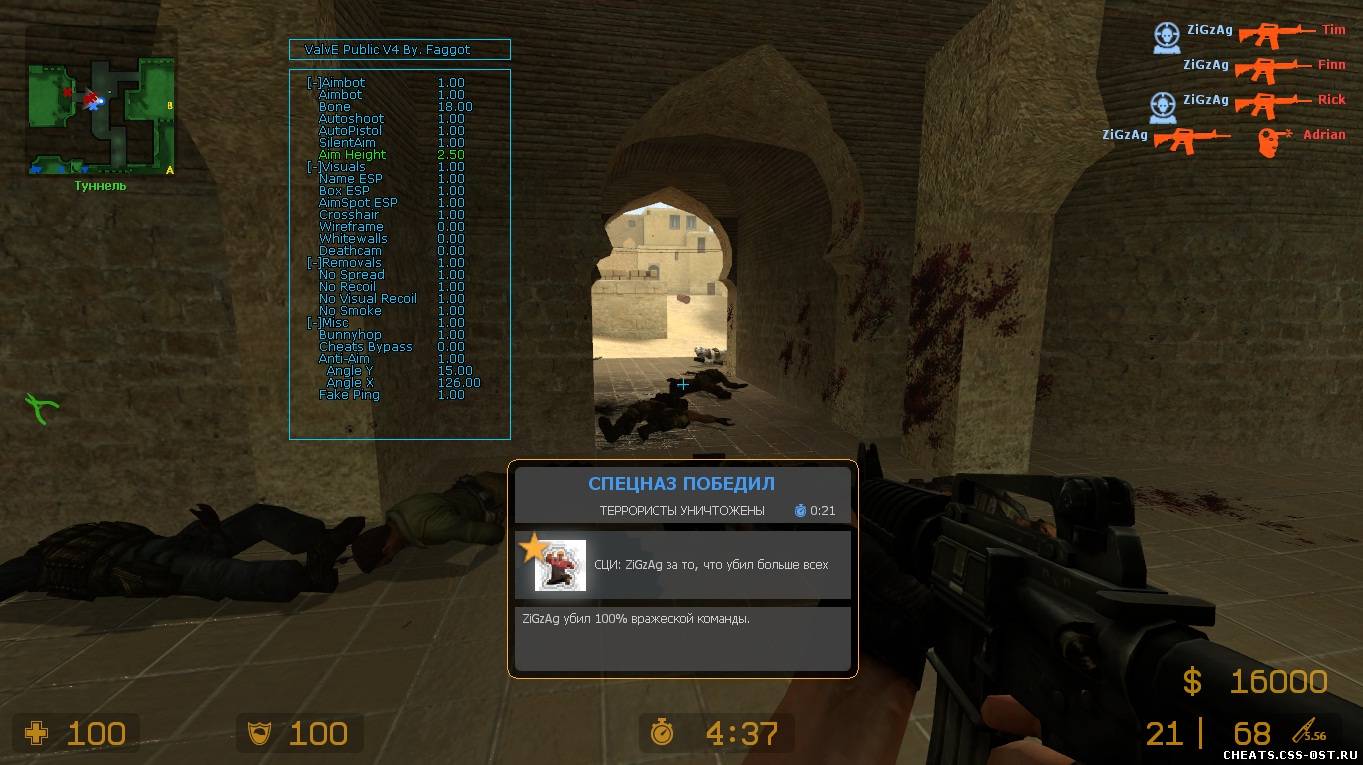The width and height of the screenshot is (1363, 765).
Task: Toggle the SilentAim entry
Action: 347,143
